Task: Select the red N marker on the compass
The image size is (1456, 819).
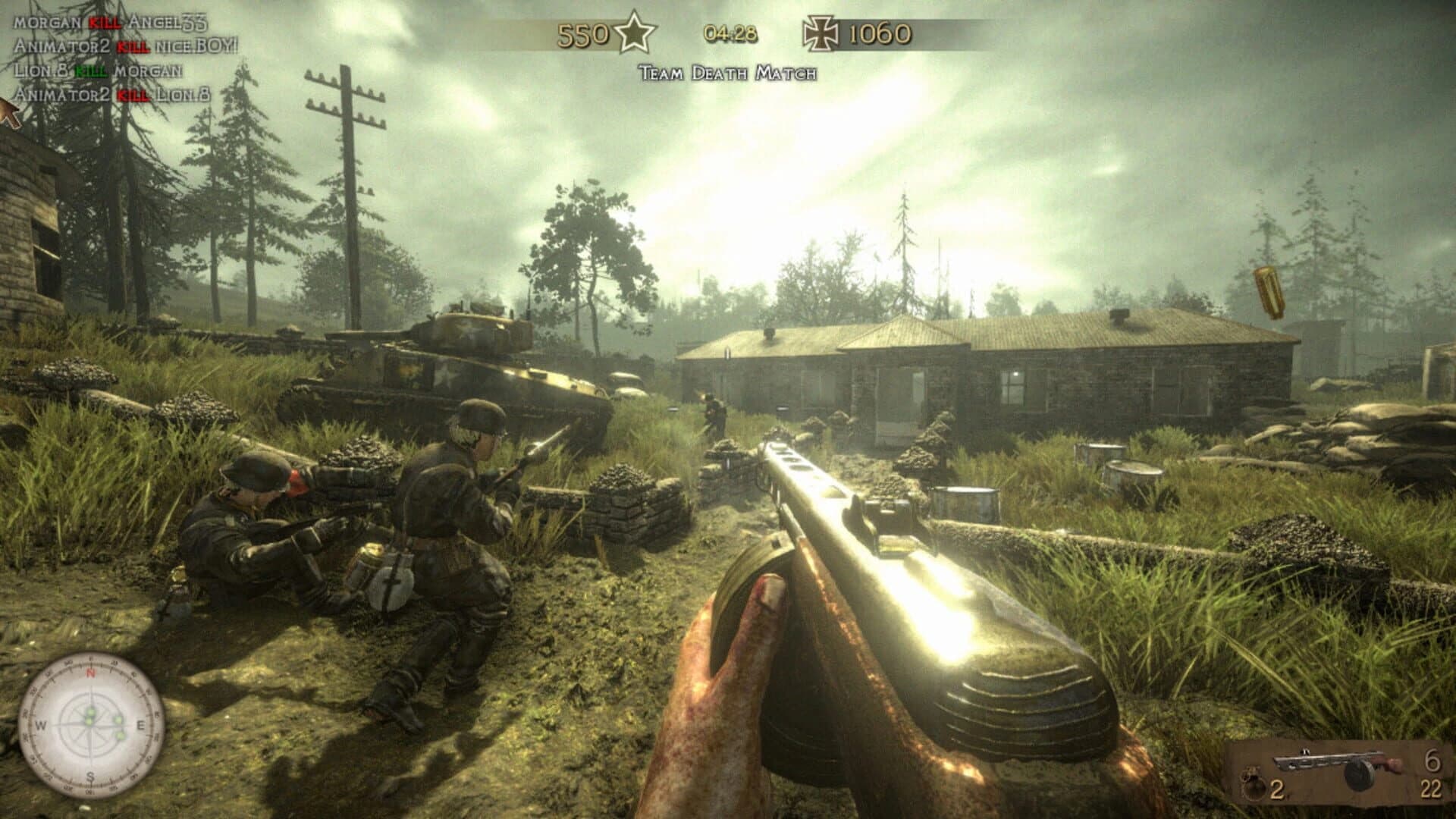Action: (91, 673)
